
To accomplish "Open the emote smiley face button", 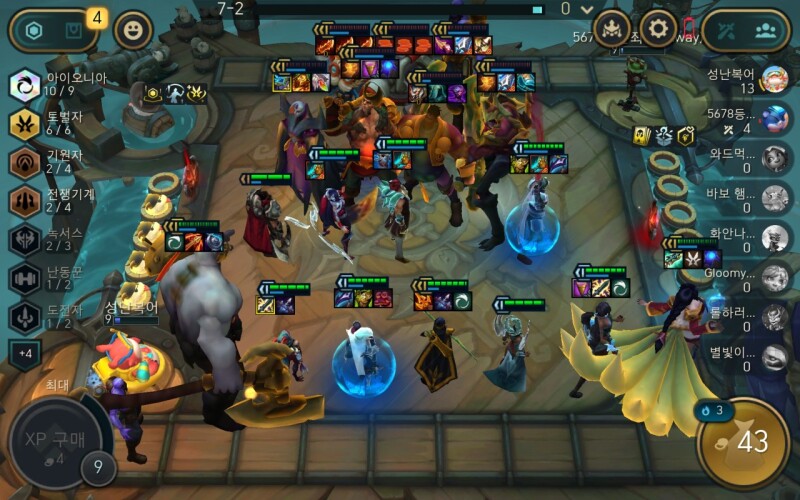I will 133,30.
